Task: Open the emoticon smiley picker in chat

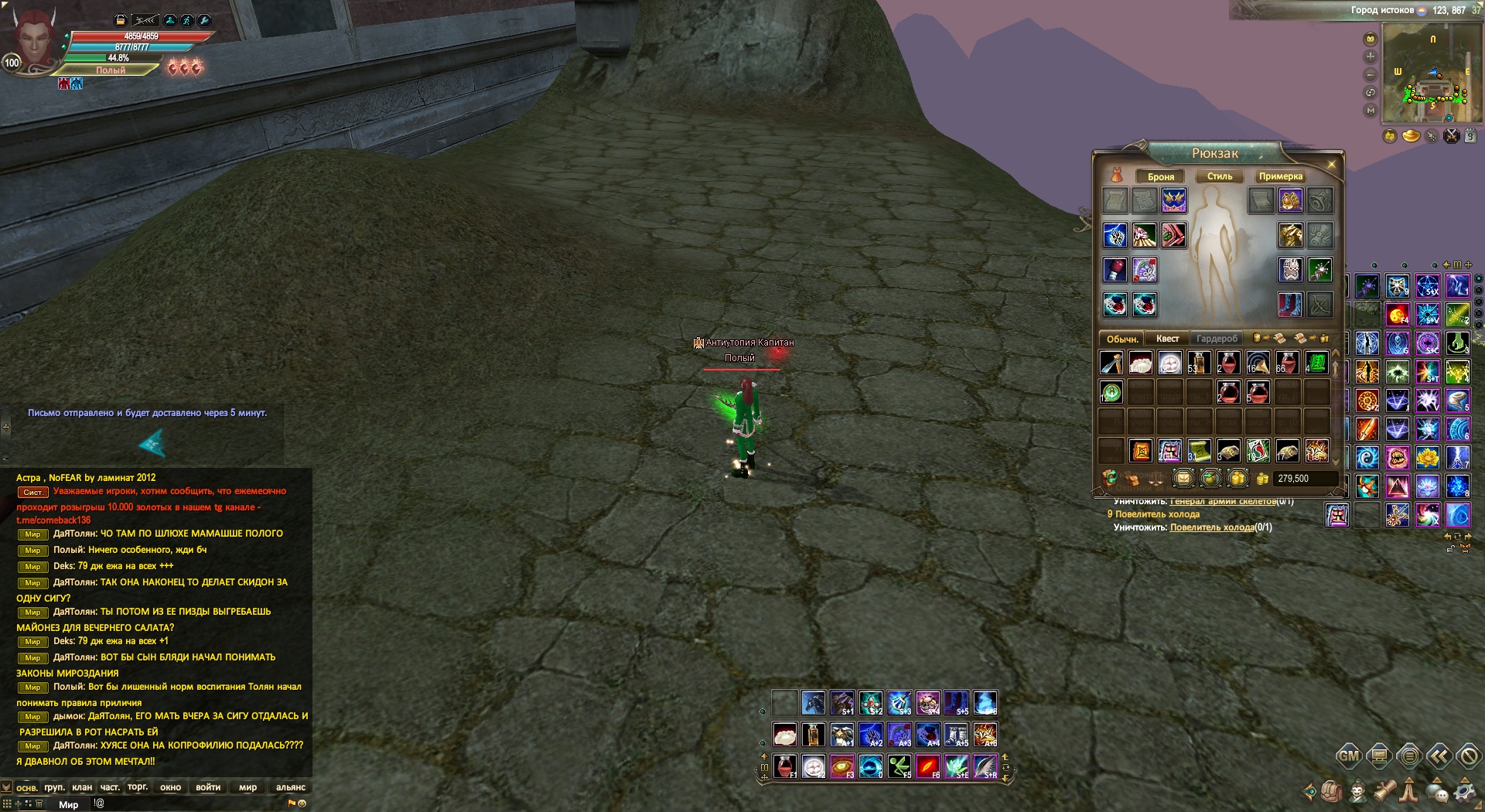Action: [302, 803]
